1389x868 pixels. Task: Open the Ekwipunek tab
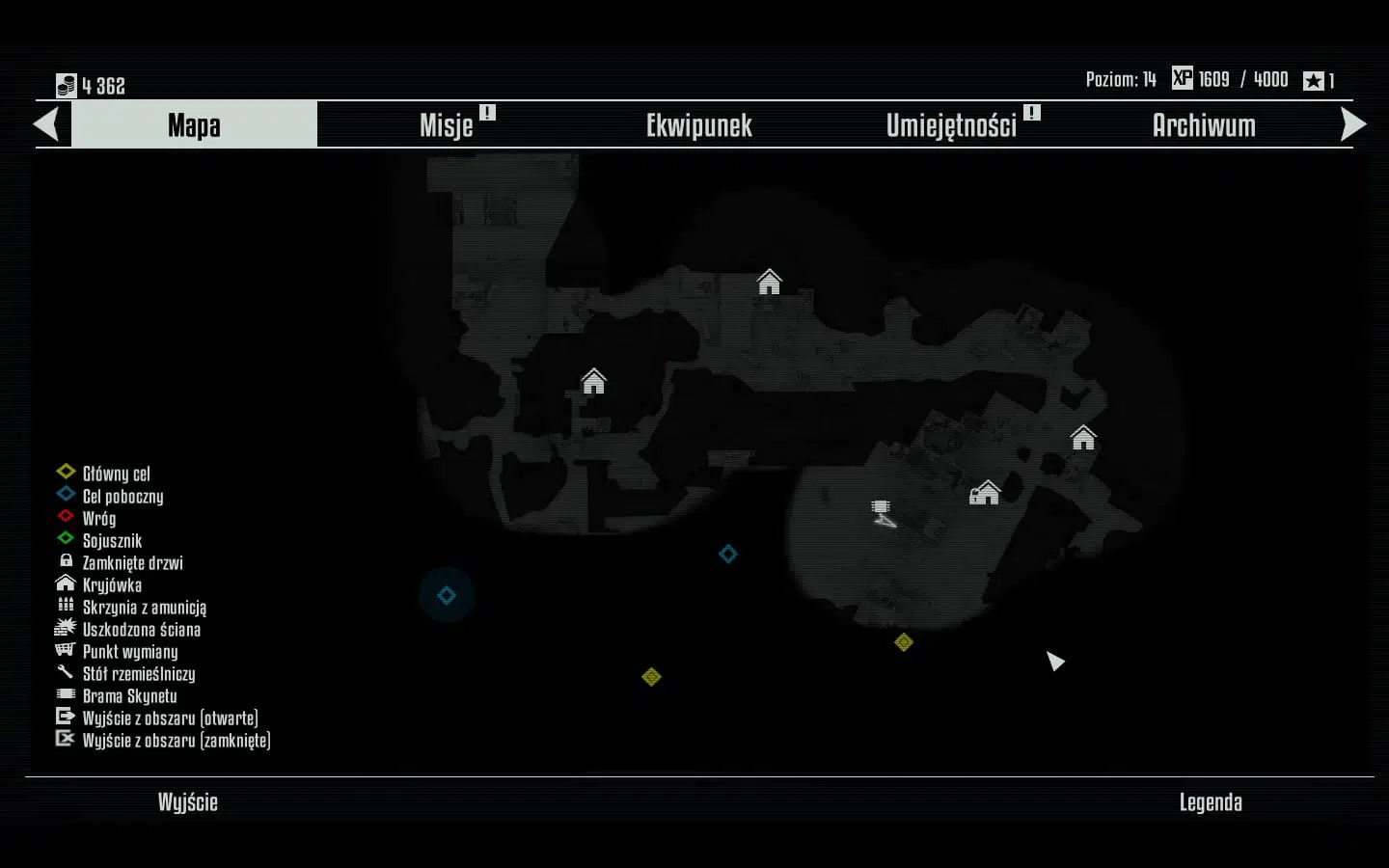(x=698, y=125)
